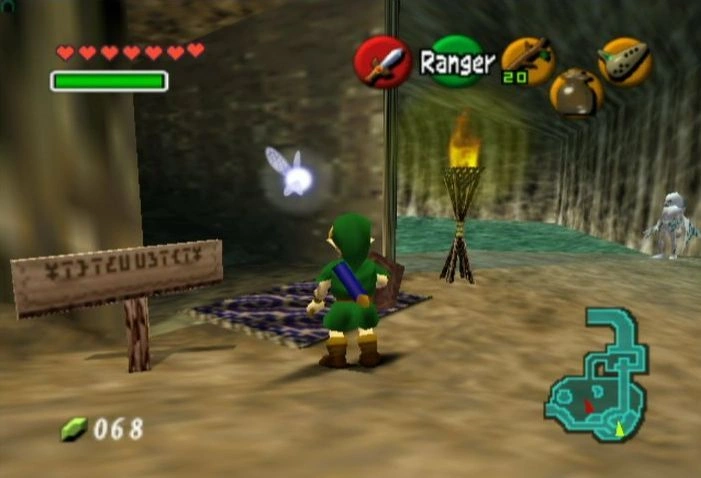The height and width of the screenshot is (478, 701).
Task: Click the teal dungeon minimap
Action: (x=599, y=378)
